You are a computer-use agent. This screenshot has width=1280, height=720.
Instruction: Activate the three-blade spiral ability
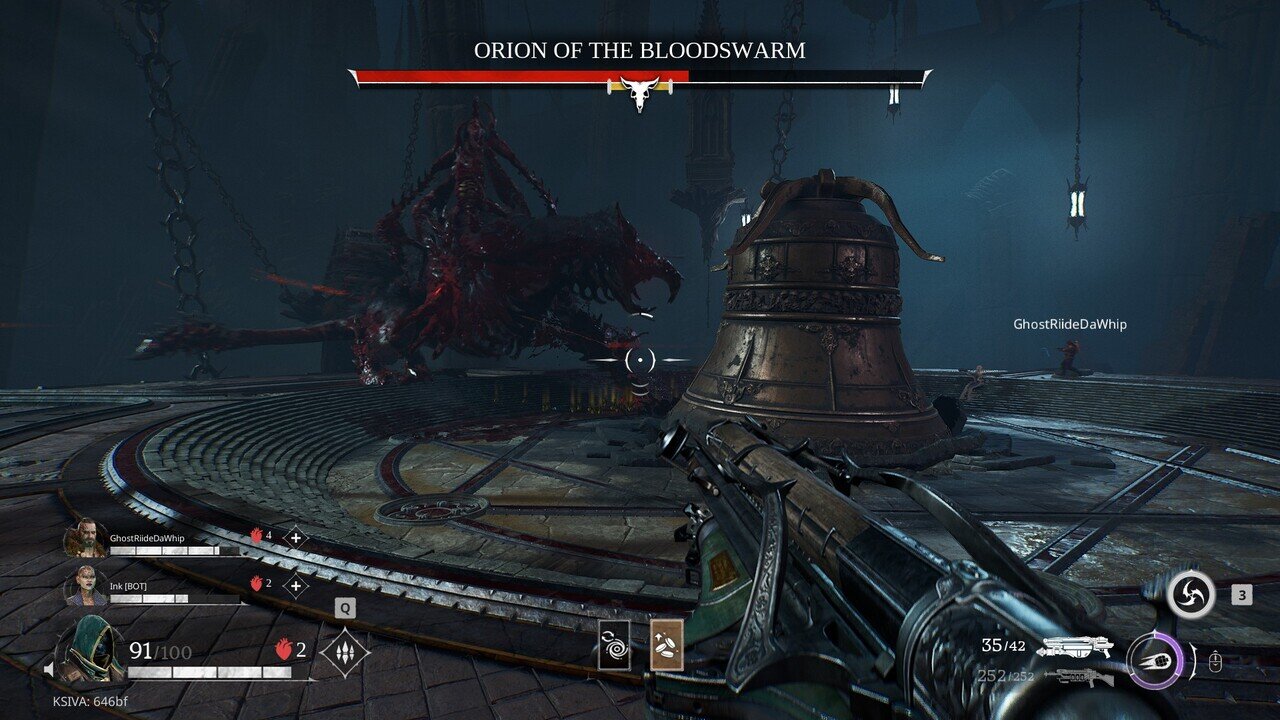pyautogui.click(x=1190, y=595)
